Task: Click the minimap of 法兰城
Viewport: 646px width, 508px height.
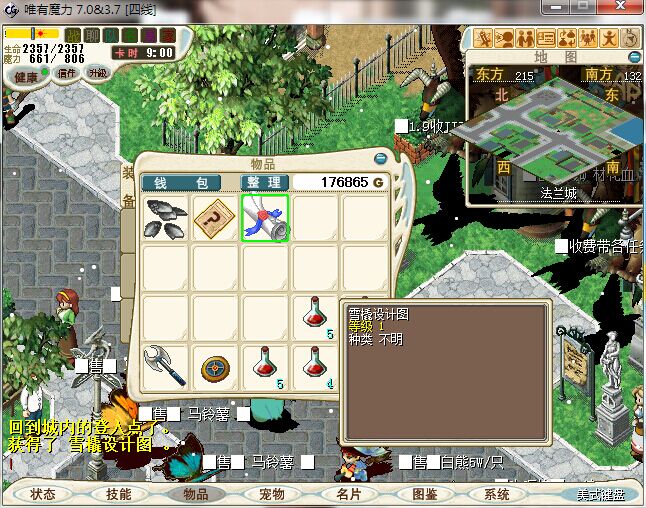Action: point(555,132)
